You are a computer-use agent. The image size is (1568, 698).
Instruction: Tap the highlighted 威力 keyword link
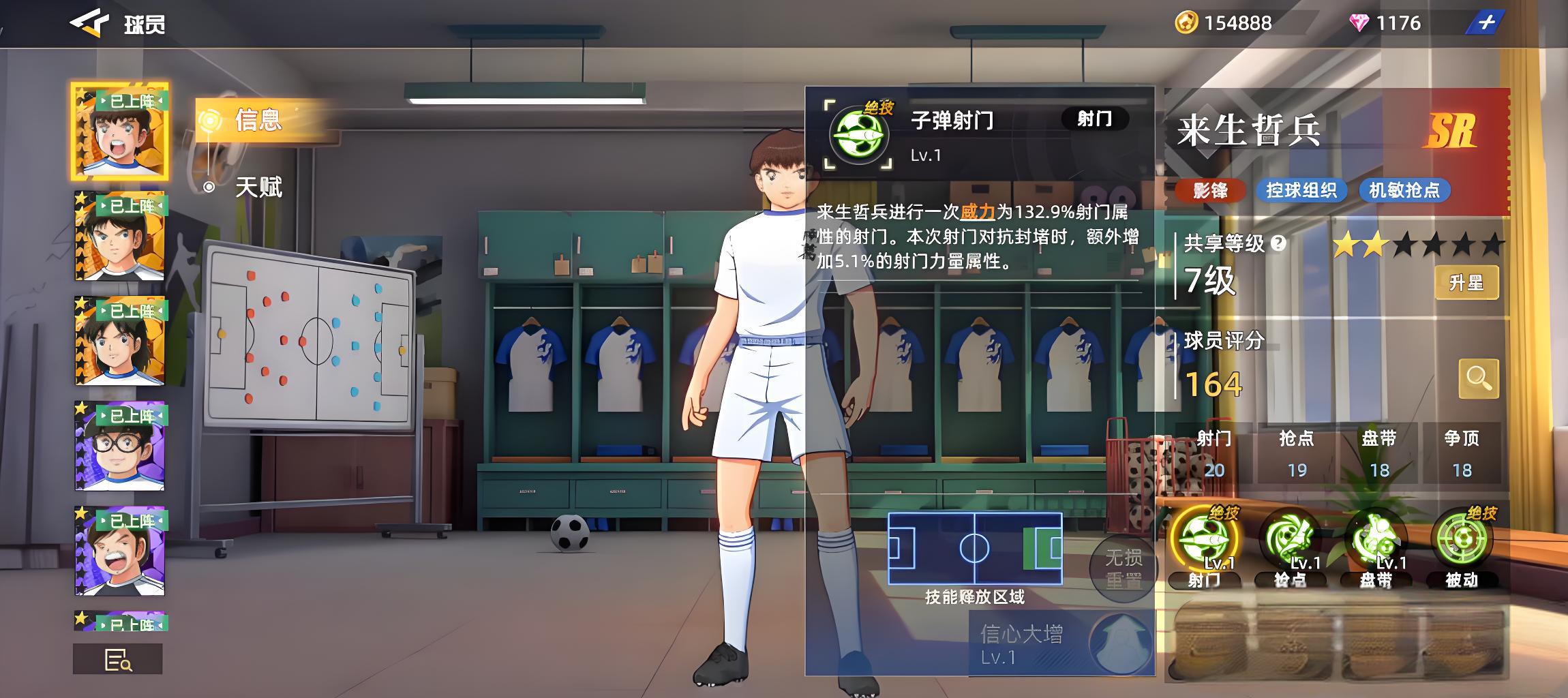978,212
